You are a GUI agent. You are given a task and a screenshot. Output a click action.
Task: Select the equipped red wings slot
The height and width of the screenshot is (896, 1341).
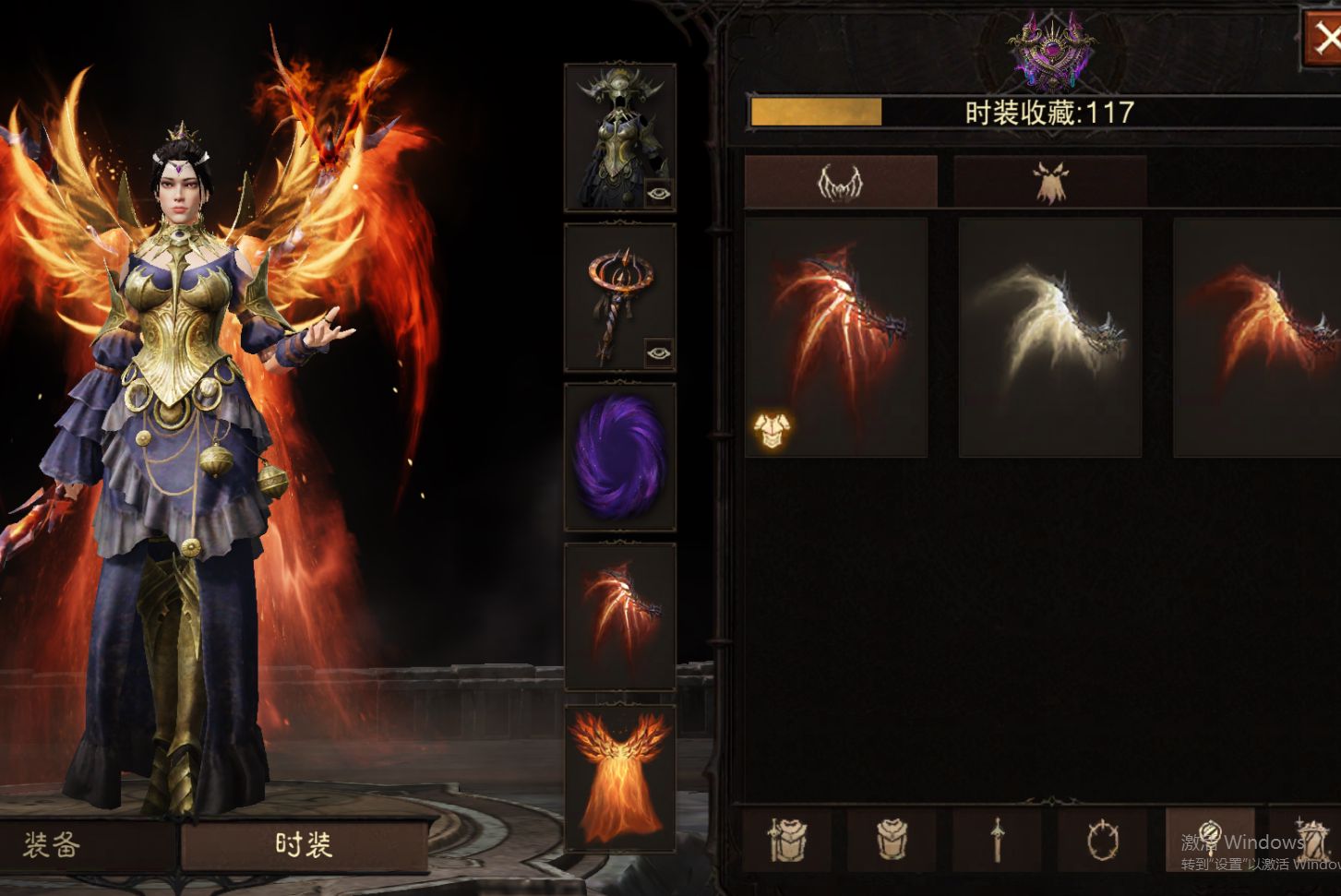pyautogui.click(x=620, y=616)
